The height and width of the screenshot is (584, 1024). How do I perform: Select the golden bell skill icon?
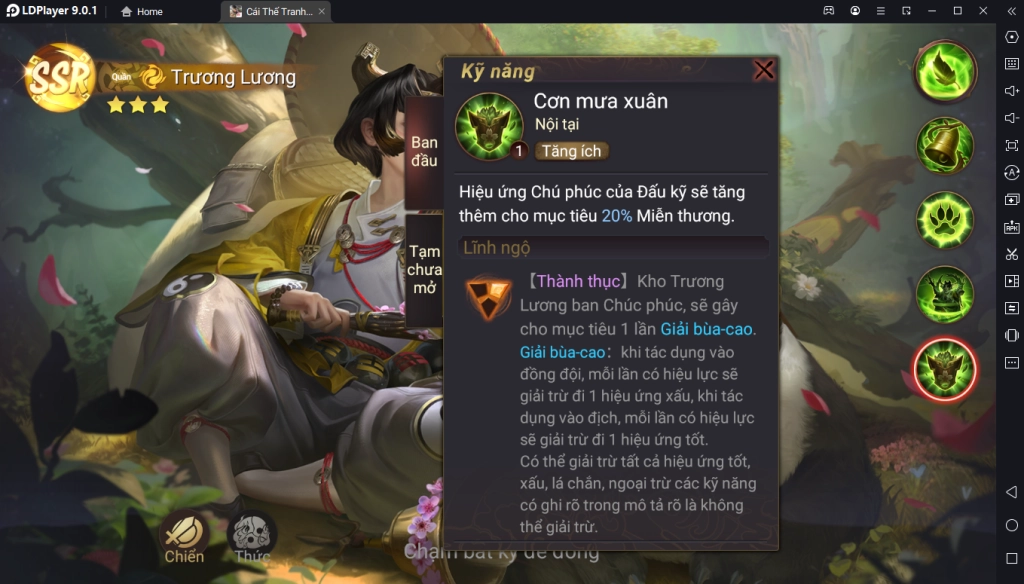[x=945, y=145]
